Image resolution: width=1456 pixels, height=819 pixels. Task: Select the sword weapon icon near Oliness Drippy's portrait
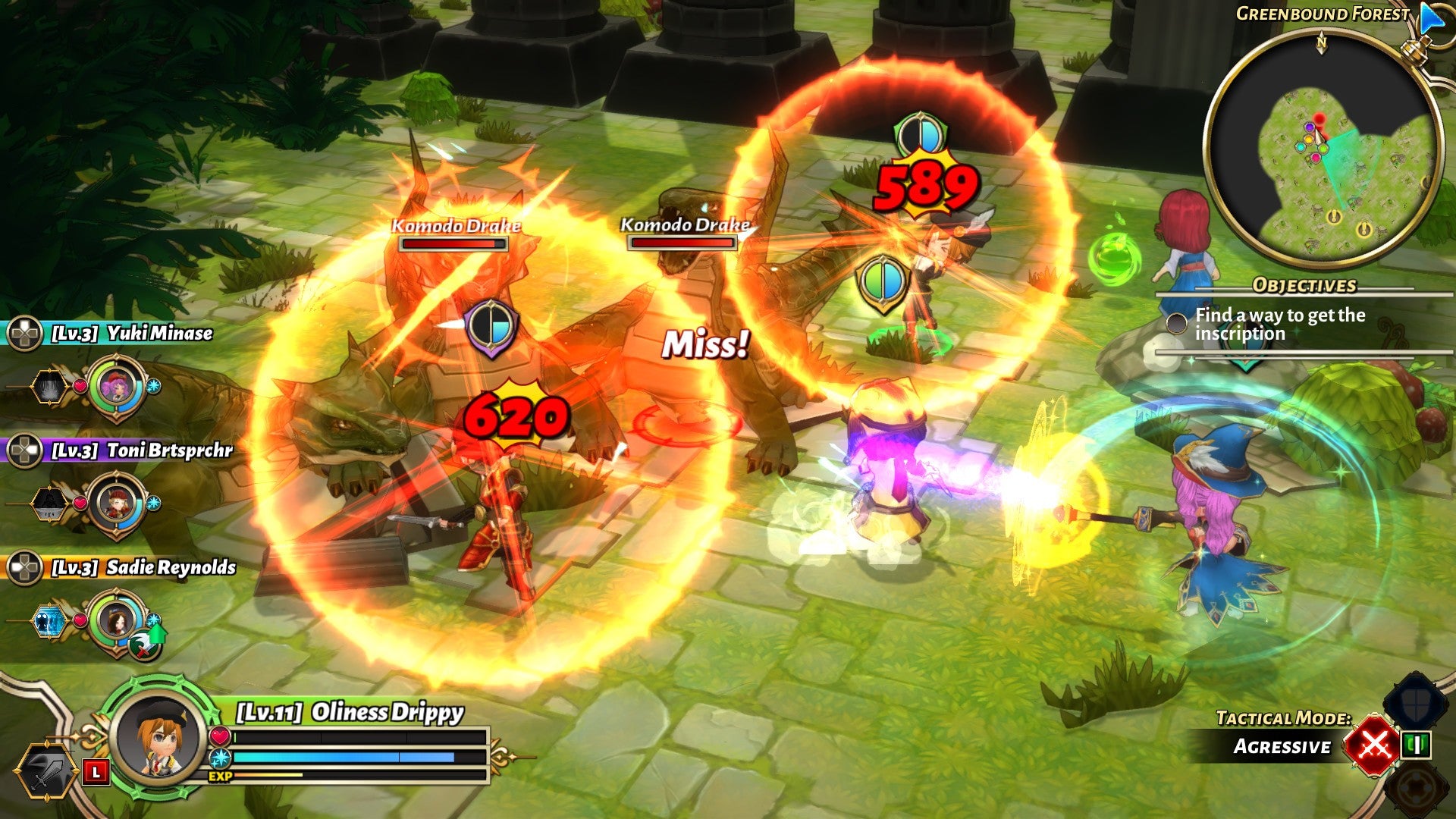point(47,770)
